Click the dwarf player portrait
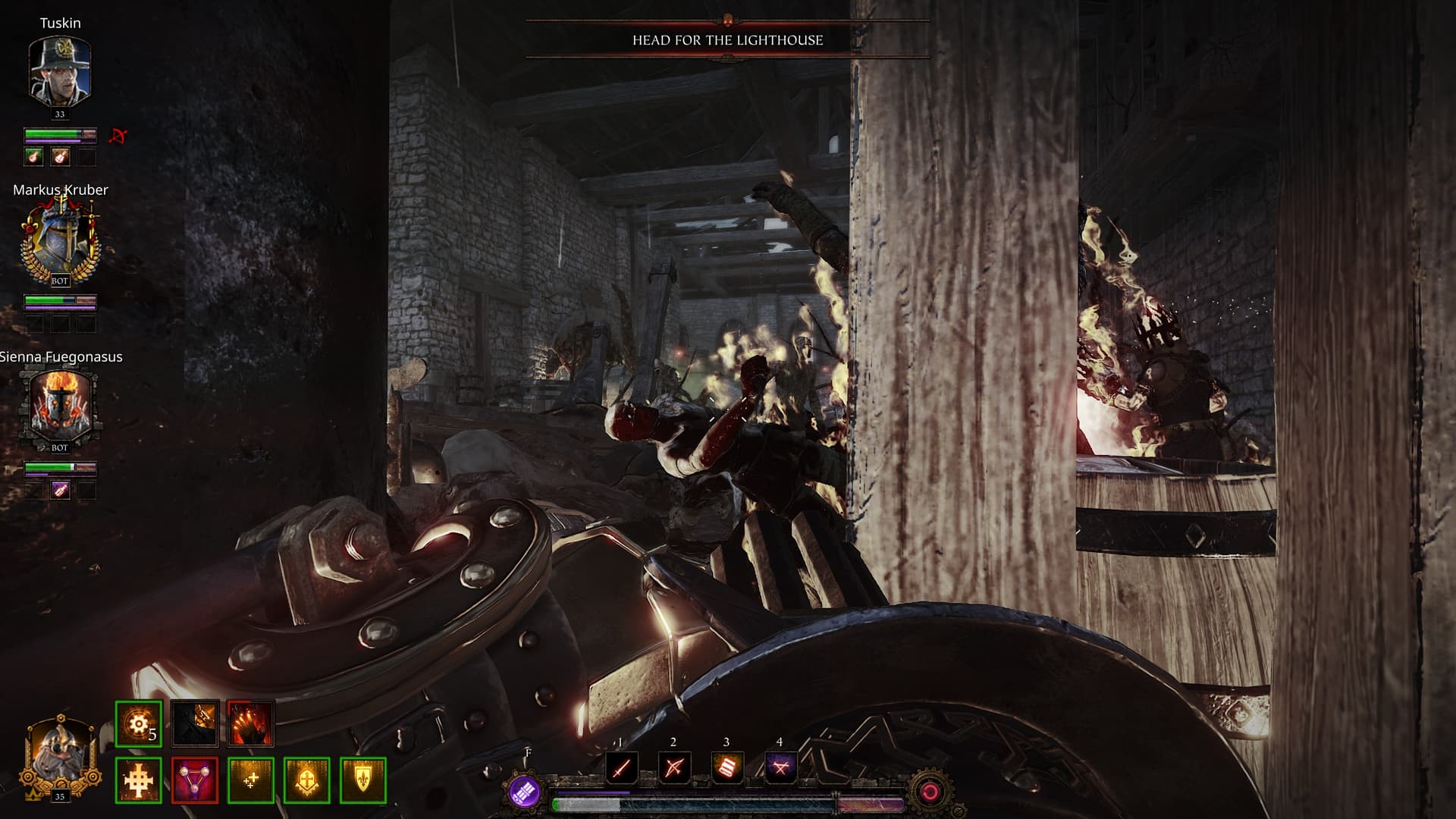This screenshot has height=819, width=1456. 59,756
